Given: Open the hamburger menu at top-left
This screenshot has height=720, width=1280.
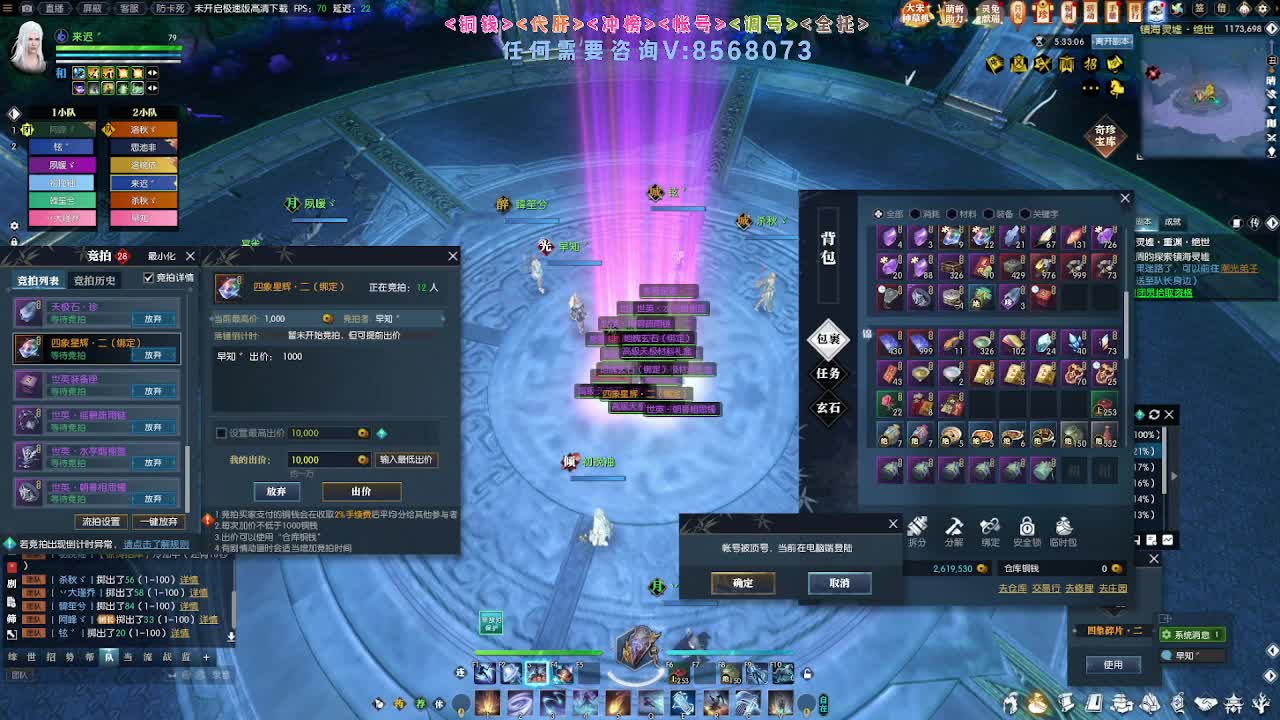Looking at the screenshot, I should click(8, 8).
